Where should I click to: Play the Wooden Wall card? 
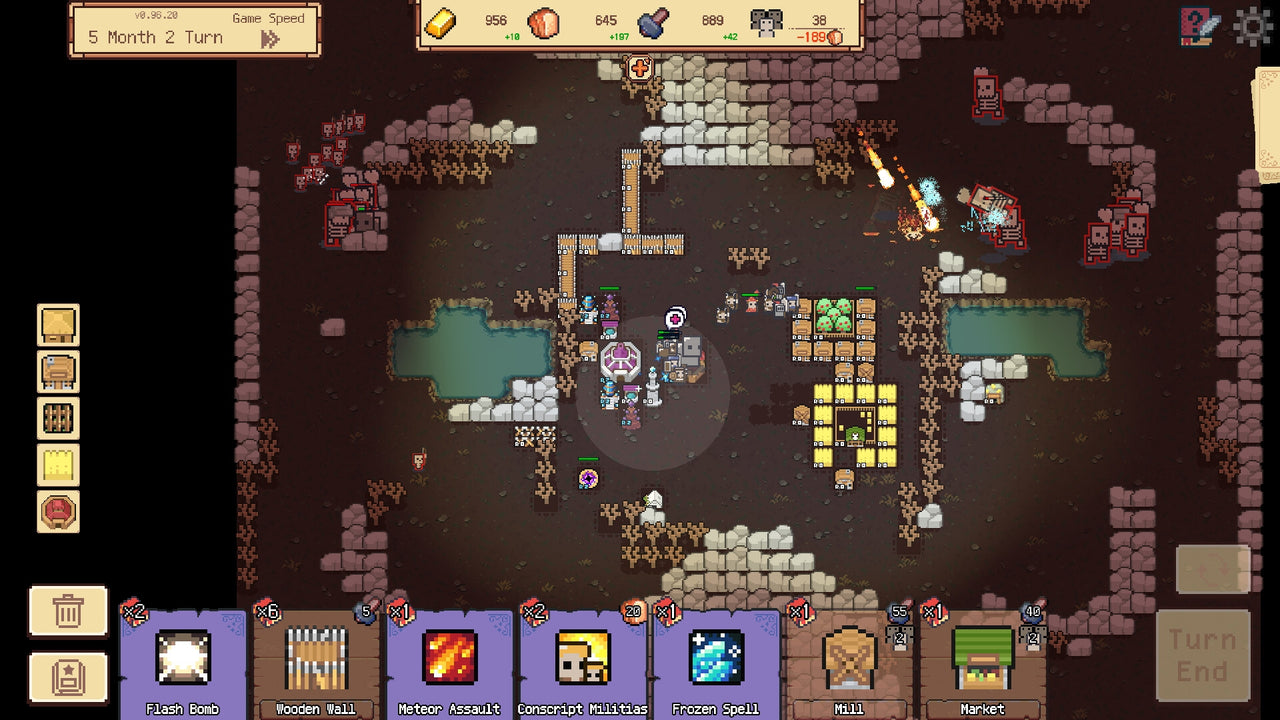315,662
